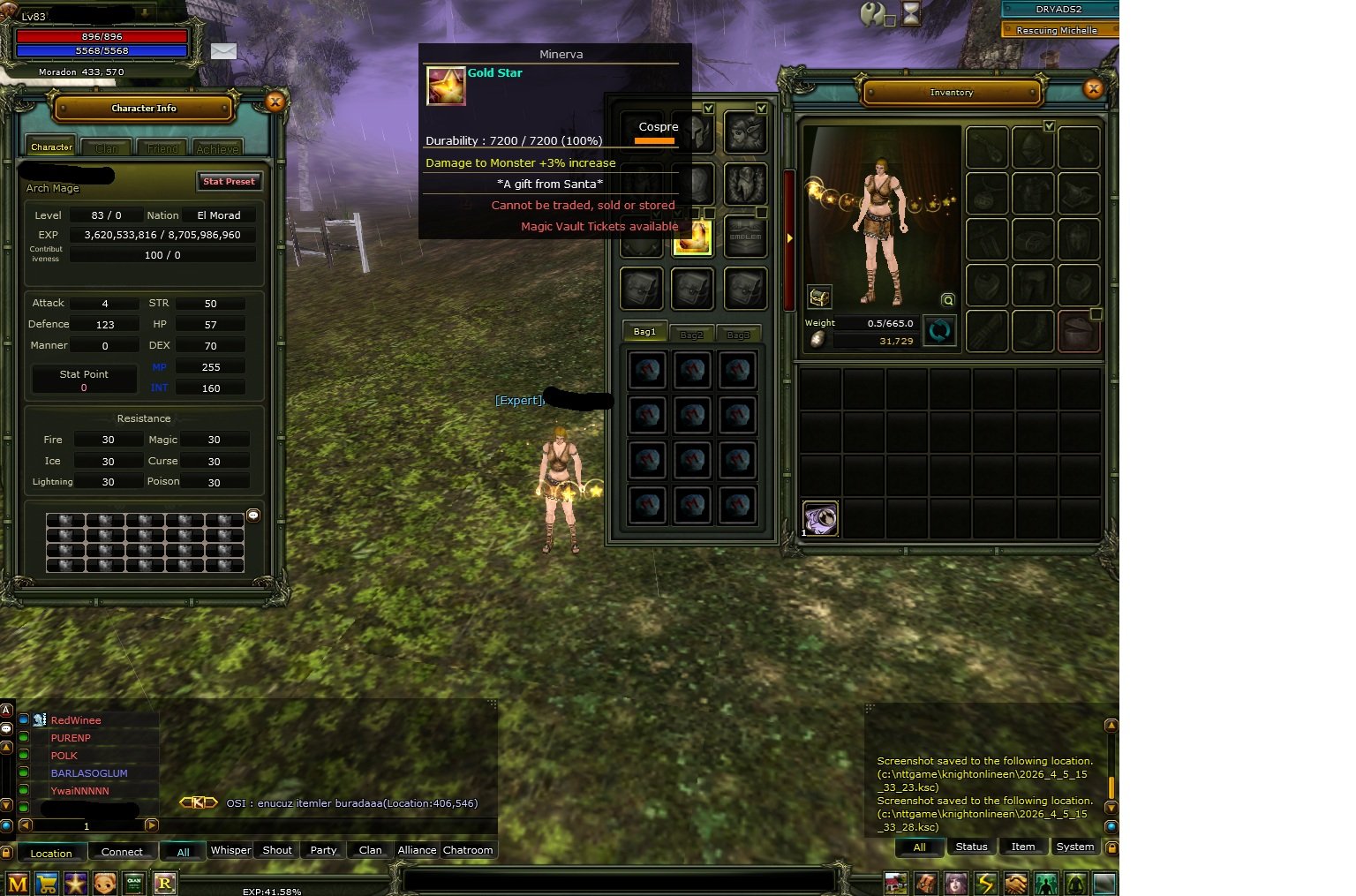Viewport: 1356px width, 896px height.
Task: Toggle the green checkmark above the inventory slots
Action: [x=1050, y=126]
